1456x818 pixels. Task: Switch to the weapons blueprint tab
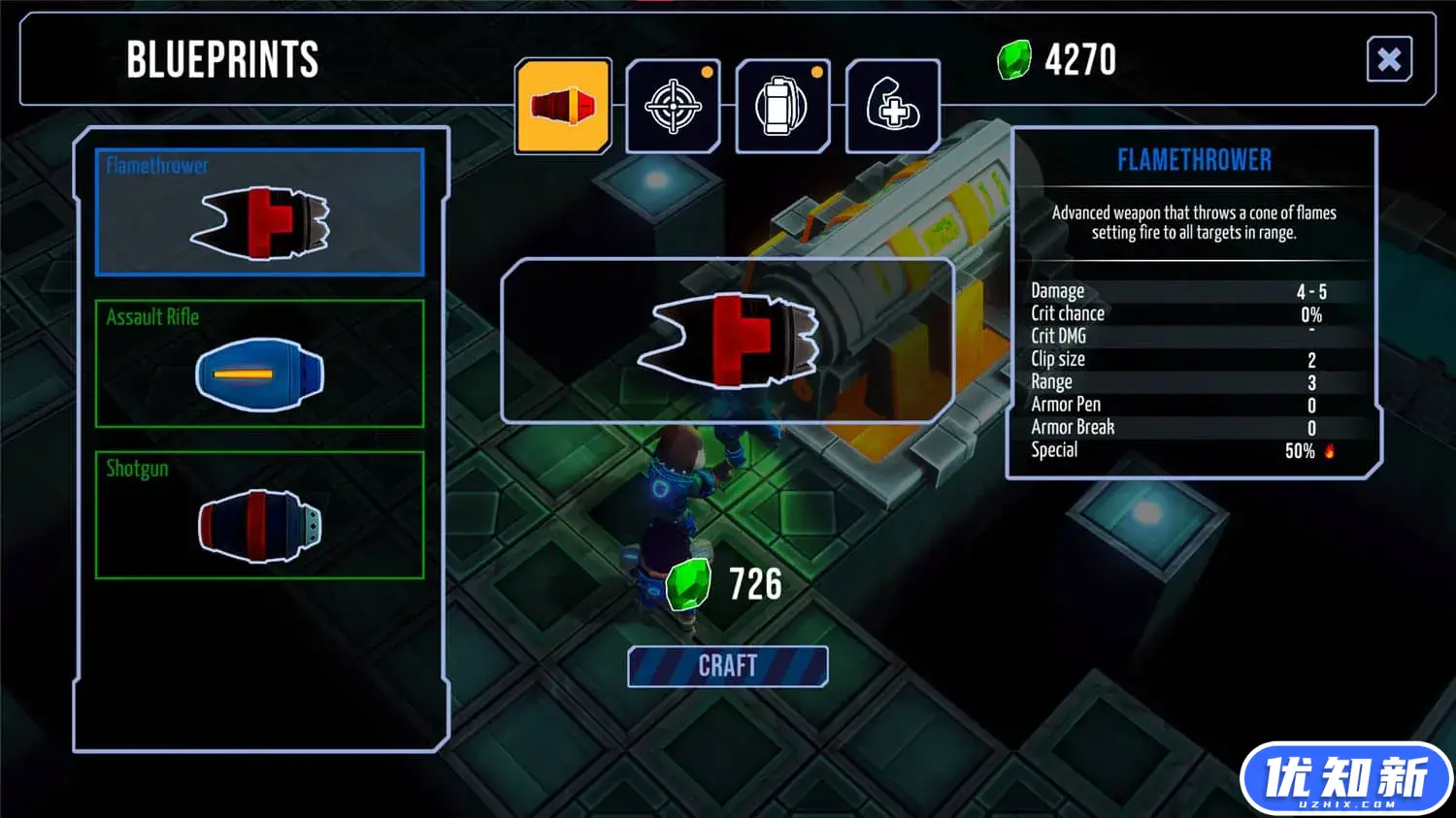563,106
